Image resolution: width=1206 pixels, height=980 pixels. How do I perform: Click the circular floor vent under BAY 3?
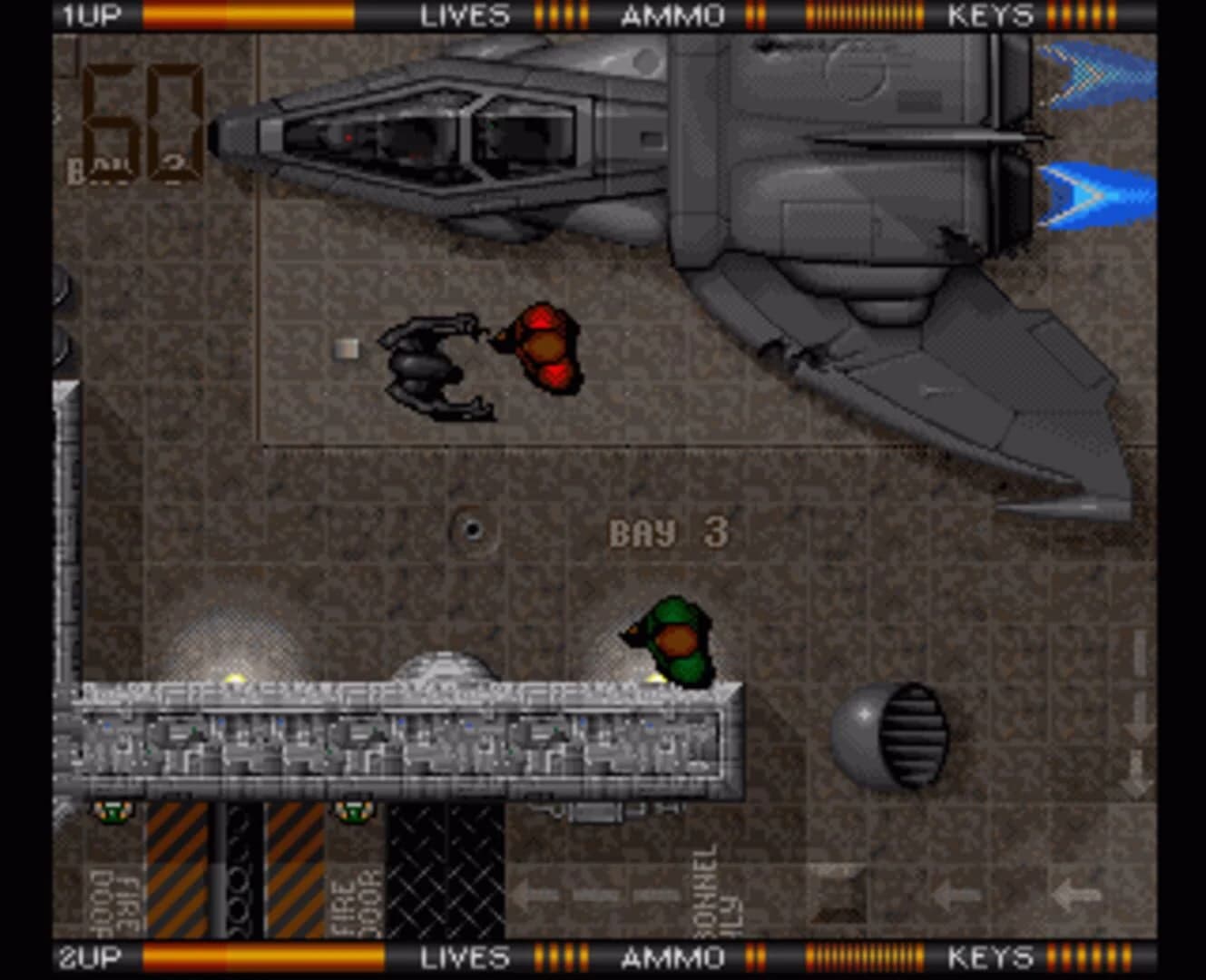click(x=473, y=528)
